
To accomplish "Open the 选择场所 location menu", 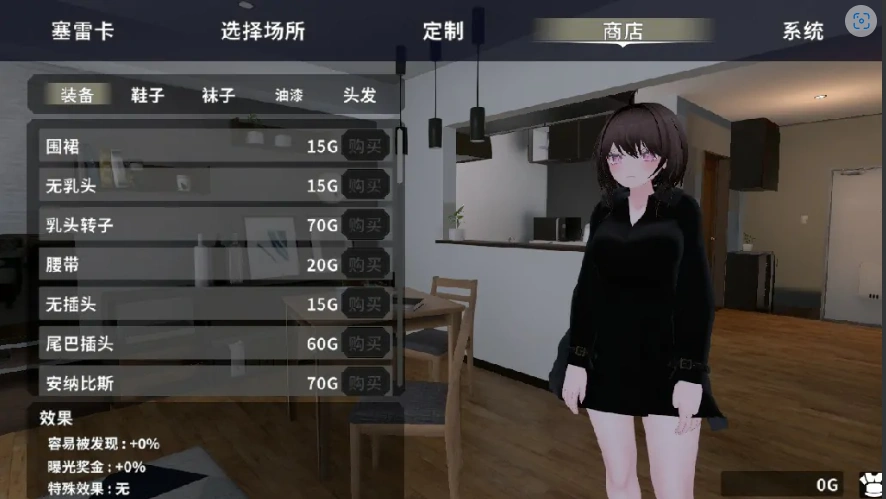I will click(263, 30).
